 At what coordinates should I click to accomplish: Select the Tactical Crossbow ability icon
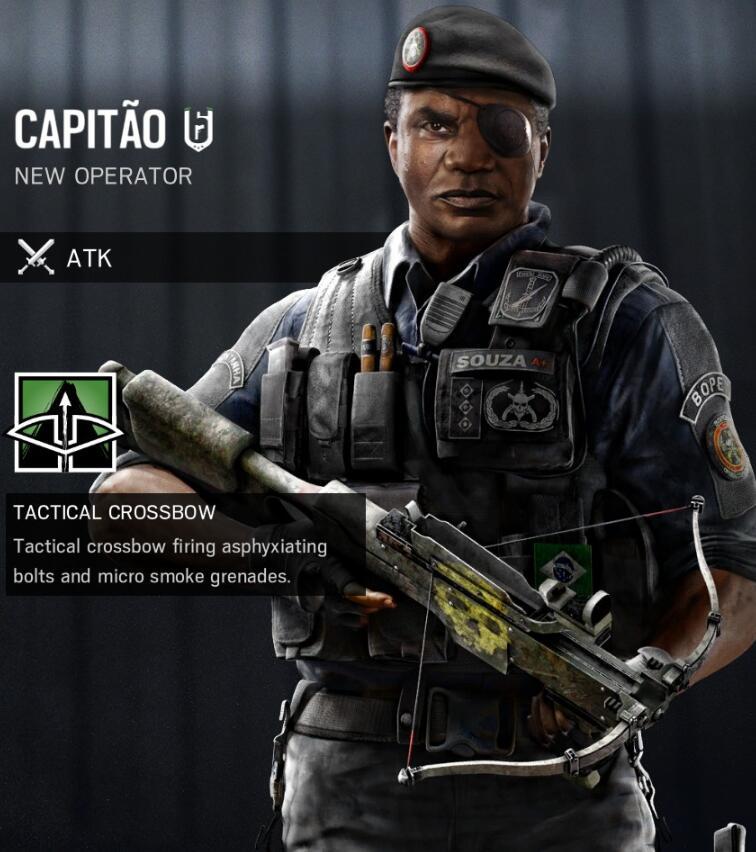coord(65,423)
